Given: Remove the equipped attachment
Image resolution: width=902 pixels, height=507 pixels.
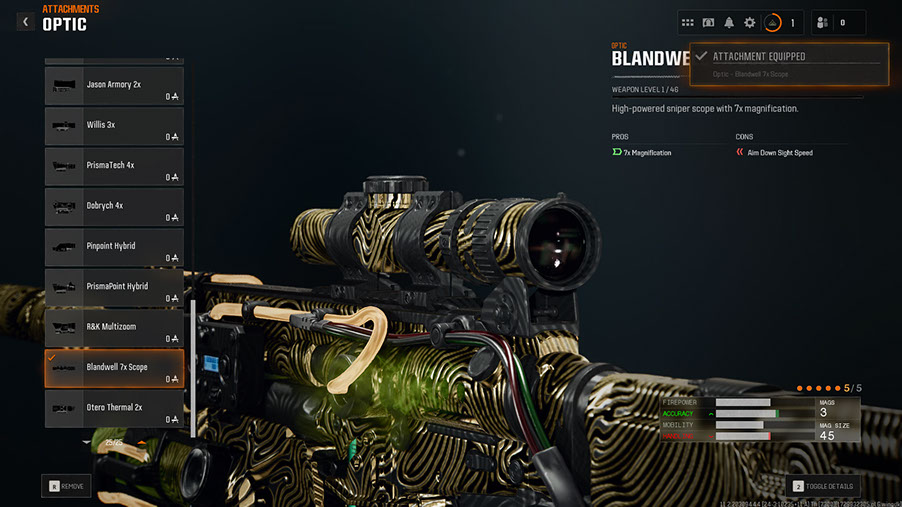Looking at the screenshot, I should (66, 486).
